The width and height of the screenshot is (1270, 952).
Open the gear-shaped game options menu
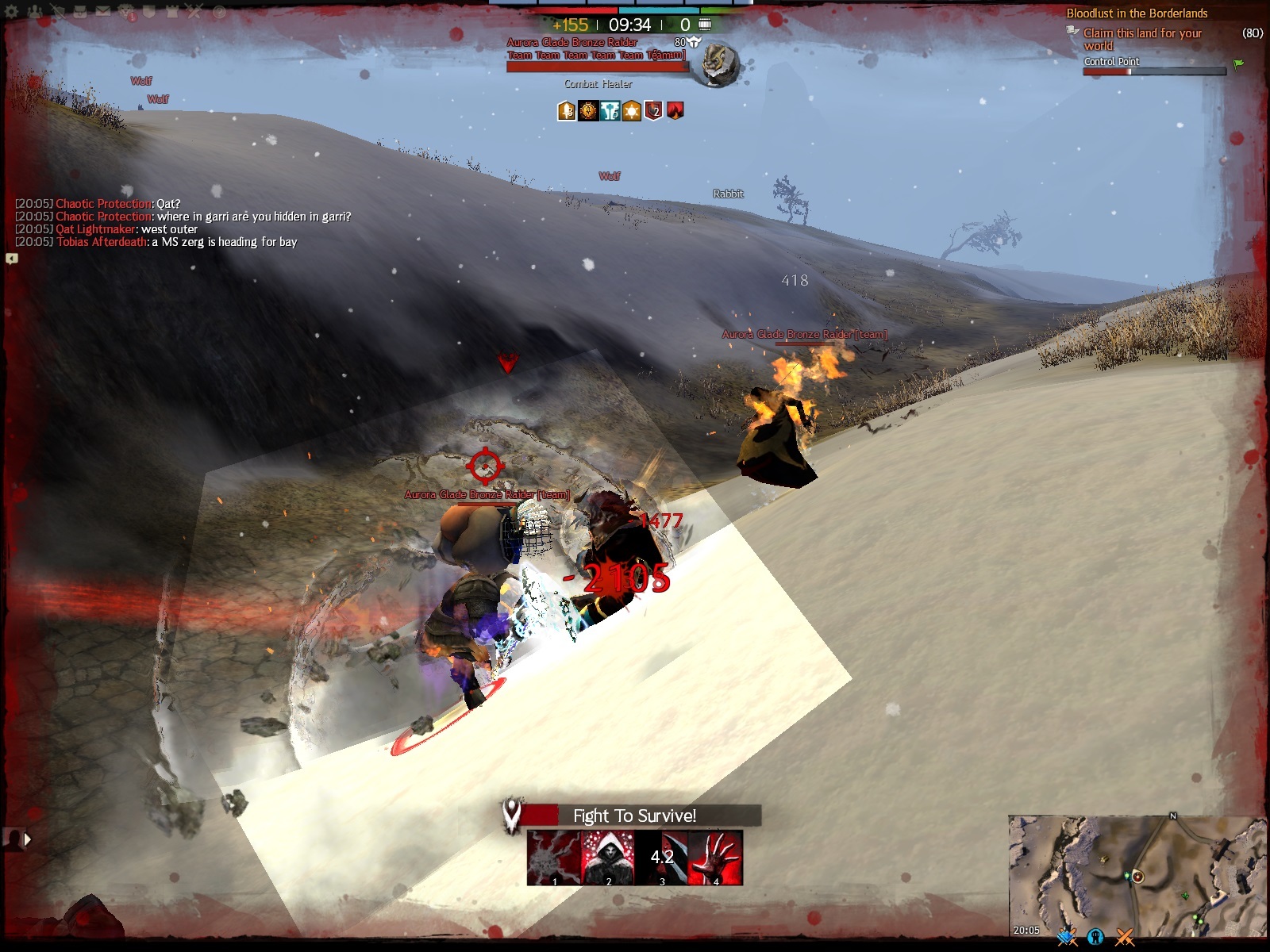[11, 12]
